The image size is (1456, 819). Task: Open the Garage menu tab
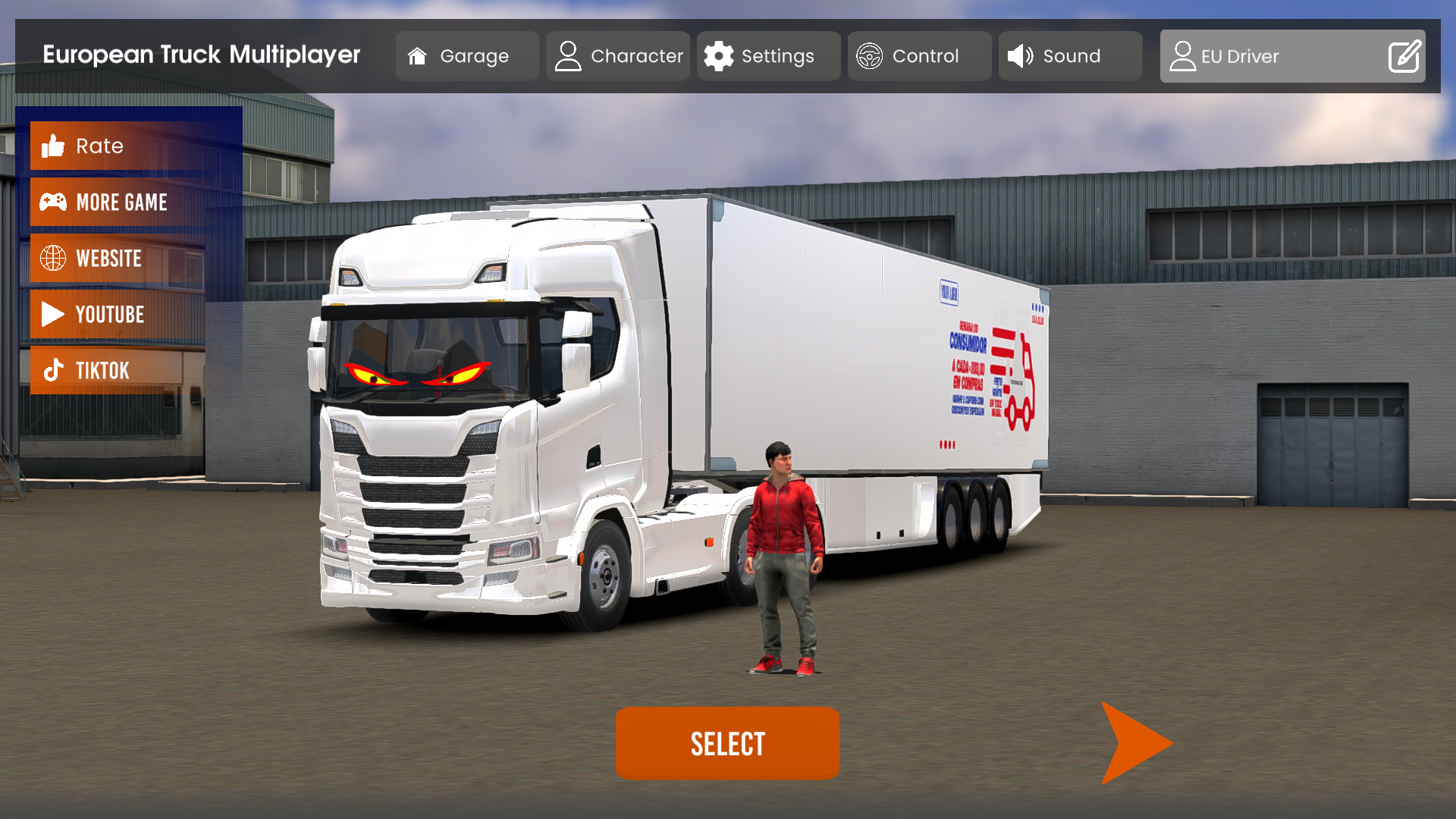tap(467, 55)
